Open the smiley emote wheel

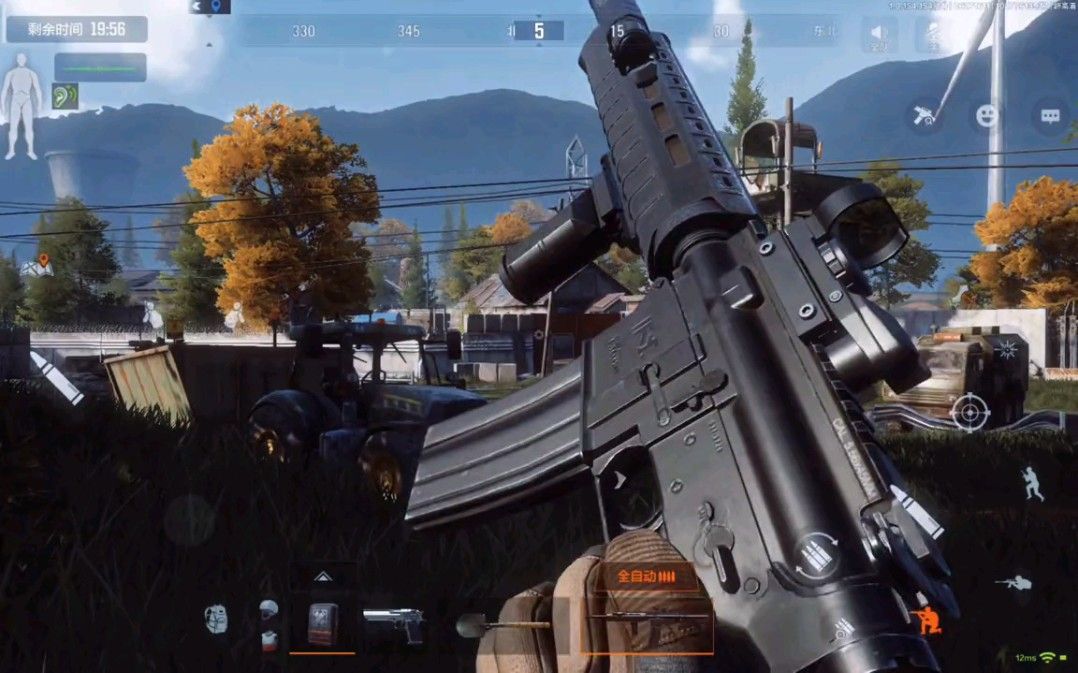coord(988,115)
